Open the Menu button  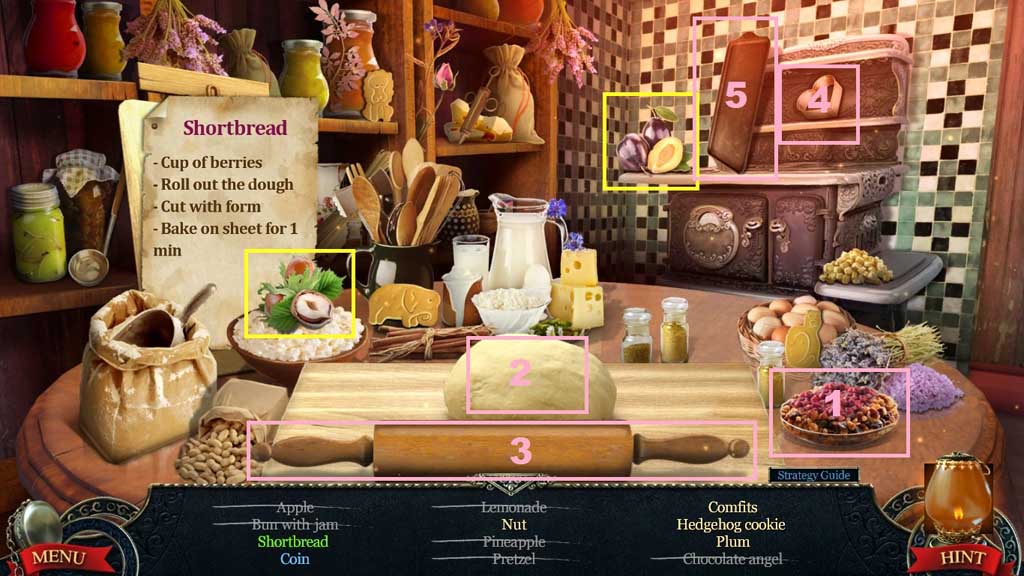(x=56, y=556)
